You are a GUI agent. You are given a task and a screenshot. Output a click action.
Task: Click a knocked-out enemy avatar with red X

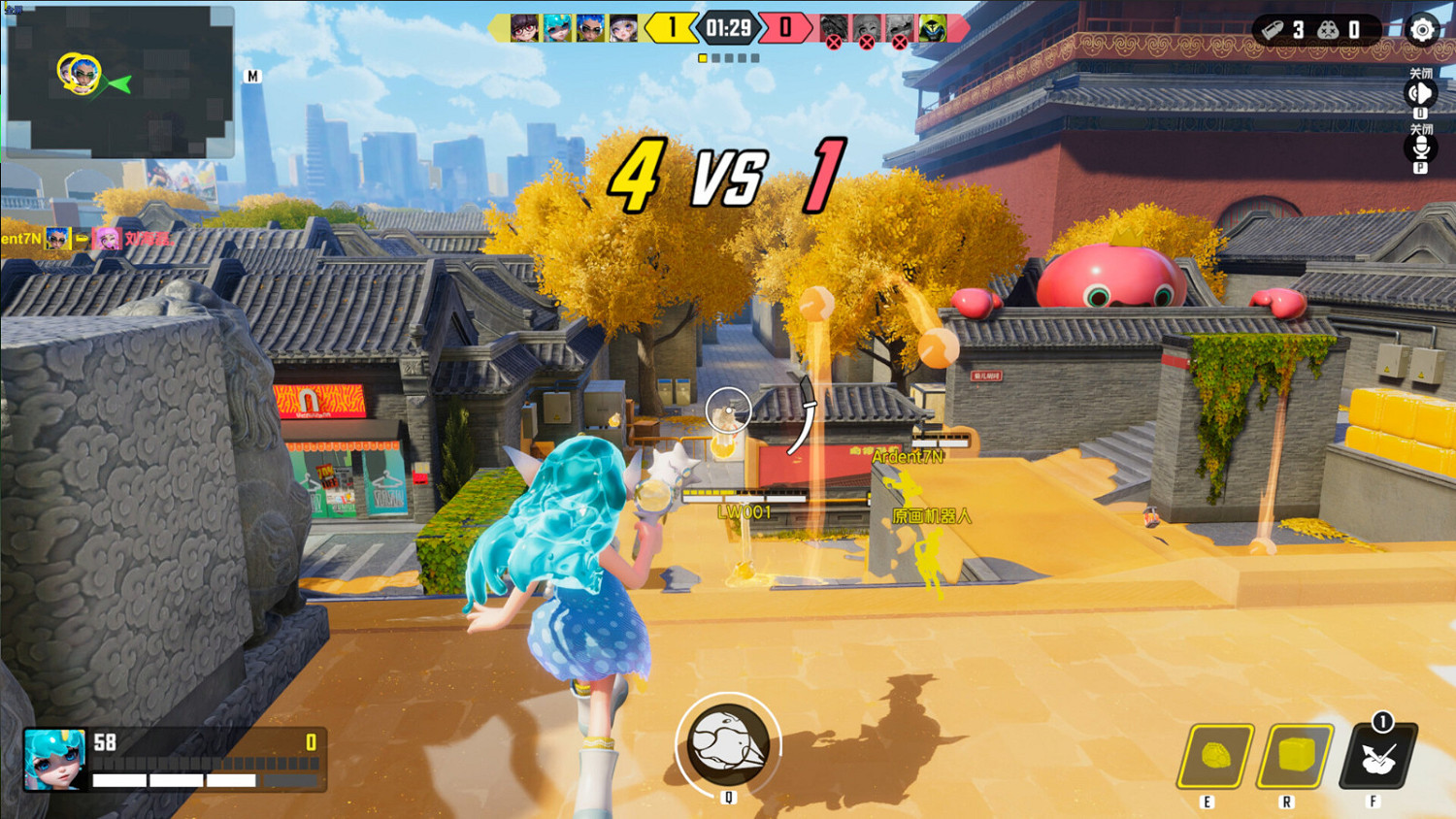click(831, 28)
